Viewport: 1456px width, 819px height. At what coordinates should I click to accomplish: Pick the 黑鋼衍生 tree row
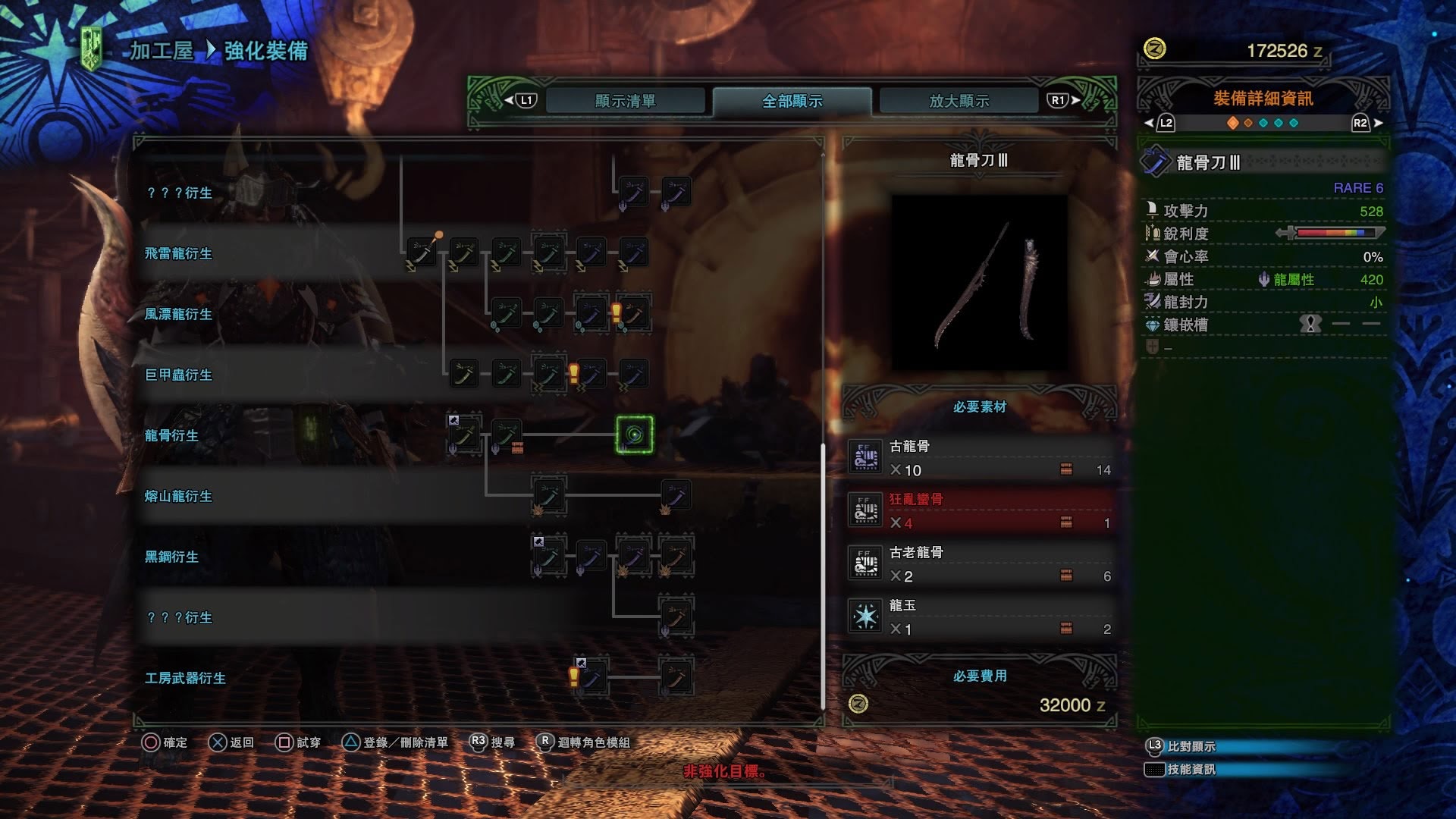click(171, 557)
